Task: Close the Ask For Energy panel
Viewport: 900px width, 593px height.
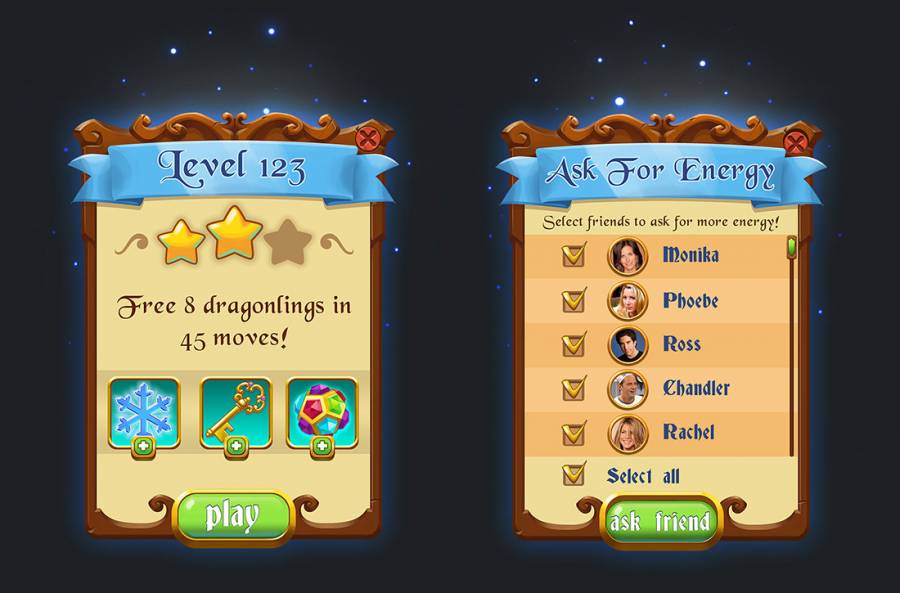Action: tap(796, 142)
